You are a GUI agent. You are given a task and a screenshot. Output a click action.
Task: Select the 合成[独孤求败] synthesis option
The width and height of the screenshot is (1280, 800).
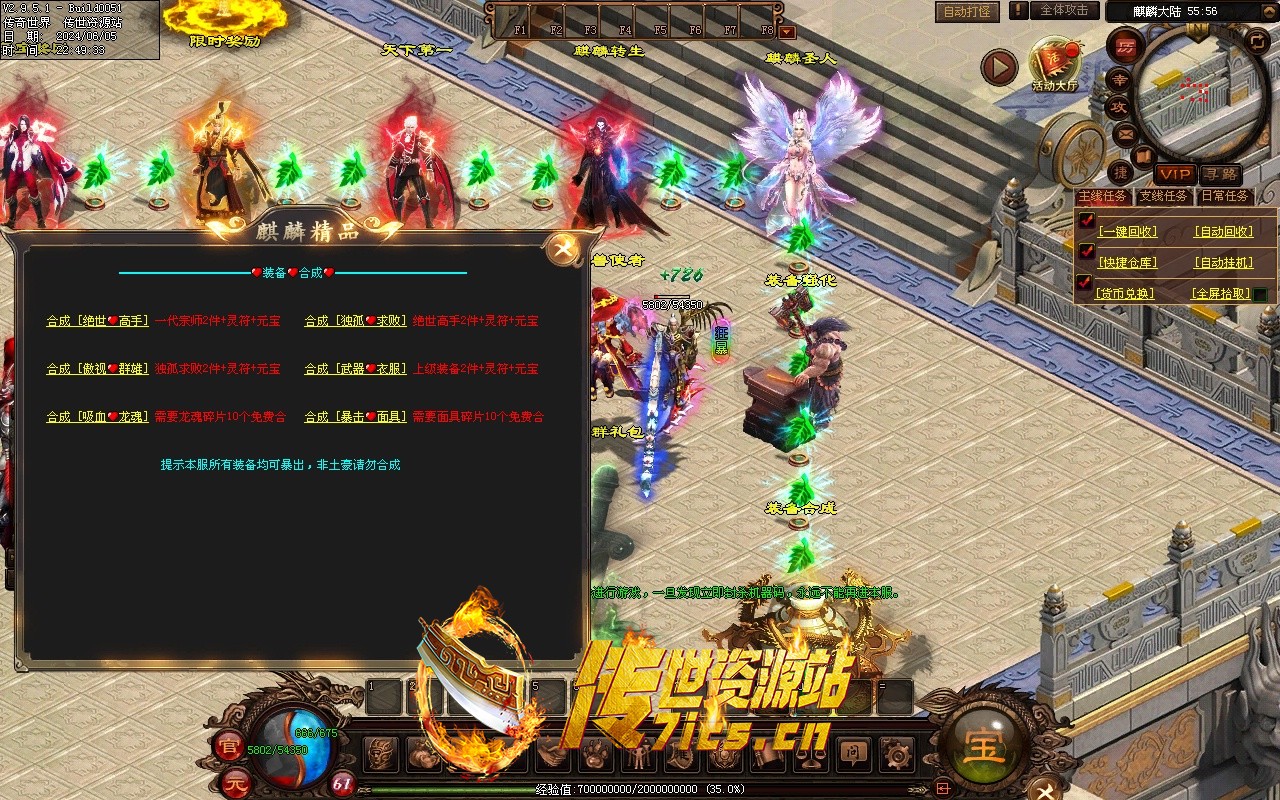point(355,321)
